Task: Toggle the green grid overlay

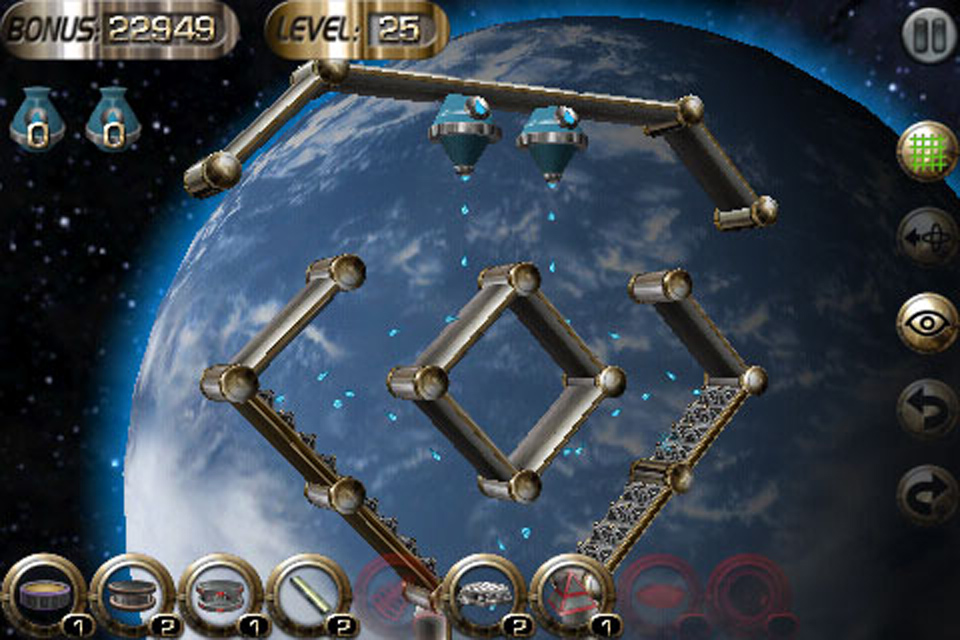Action: tap(927, 150)
